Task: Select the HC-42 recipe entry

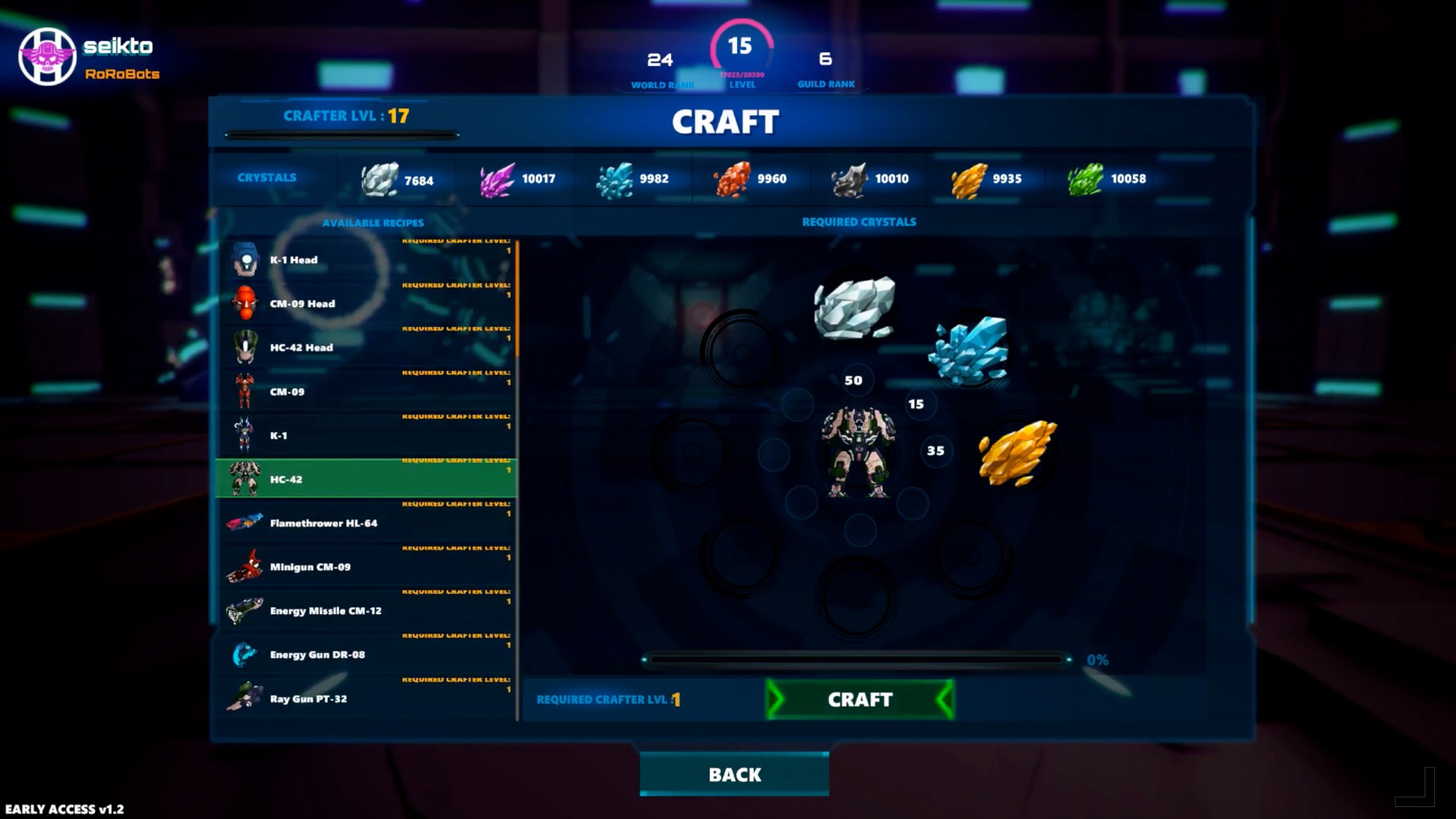Action: tap(366, 479)
